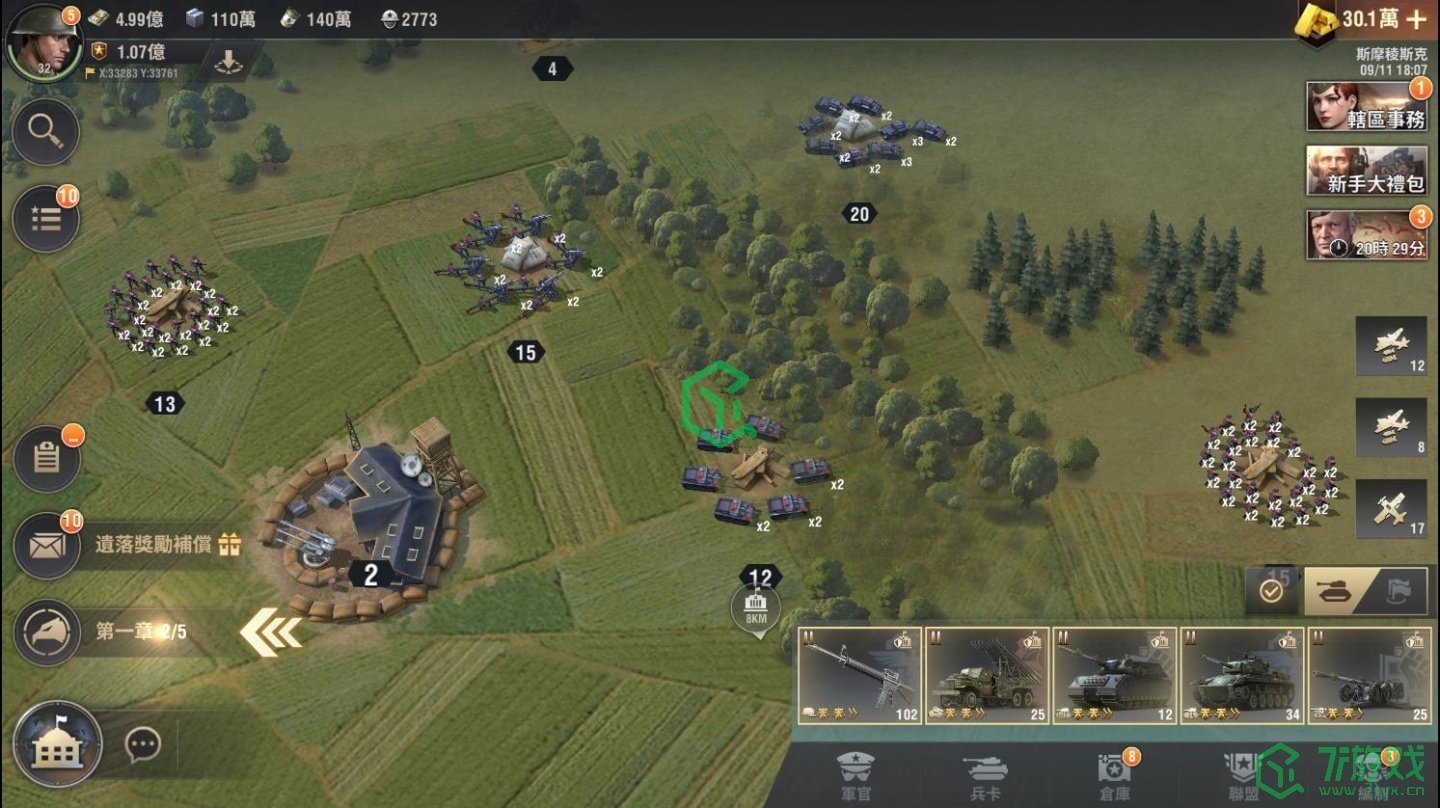Toggle the checkmark select-all button
1440x808 pixels.
pyautogui.click(x=1271, y=592)
